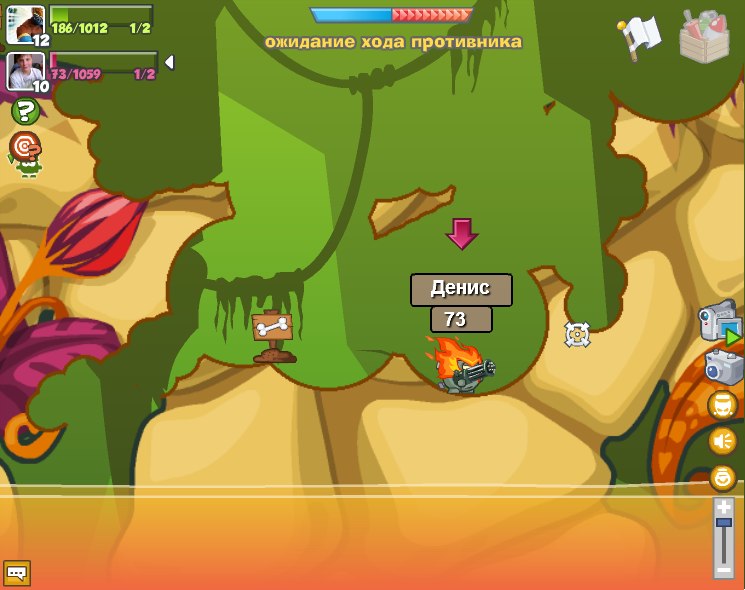The width and height of the screenshot is (745, 590).
Task: Zoom out with the minus button
Action: point(724,570)
